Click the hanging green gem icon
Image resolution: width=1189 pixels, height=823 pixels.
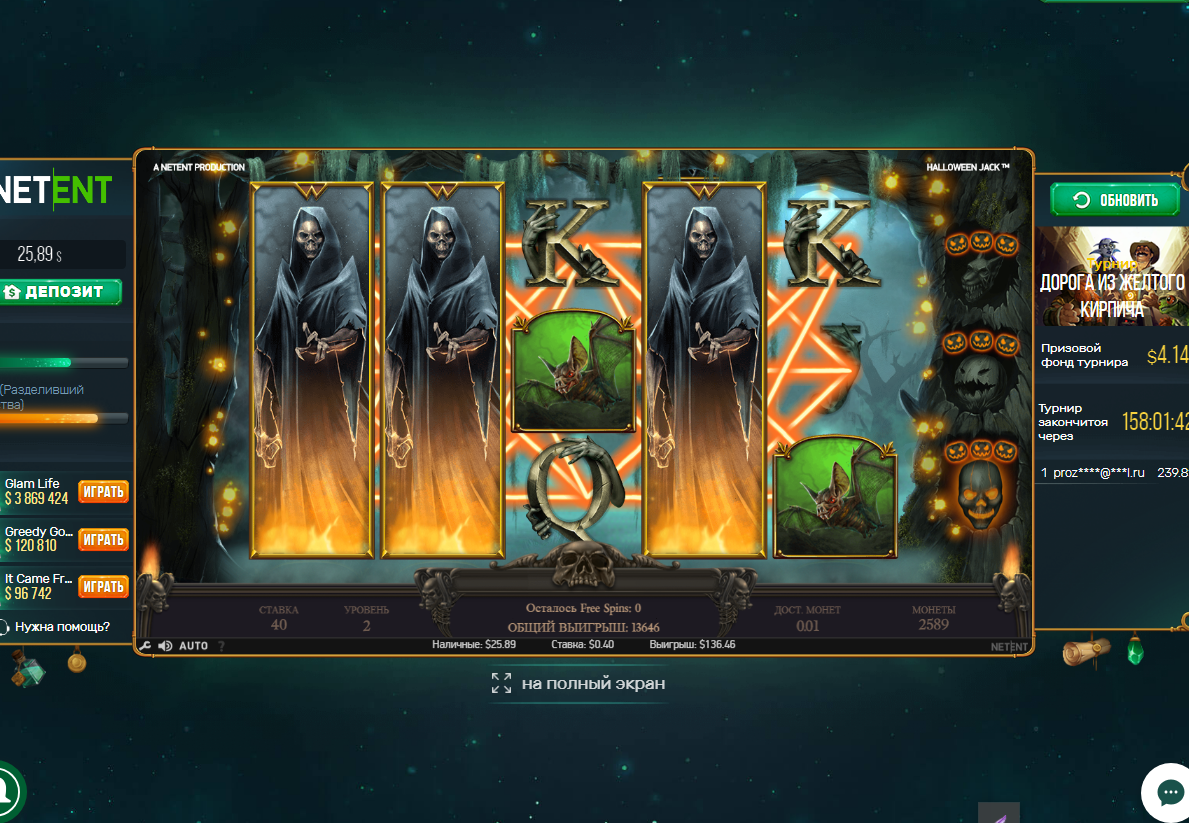point(1134,654)
